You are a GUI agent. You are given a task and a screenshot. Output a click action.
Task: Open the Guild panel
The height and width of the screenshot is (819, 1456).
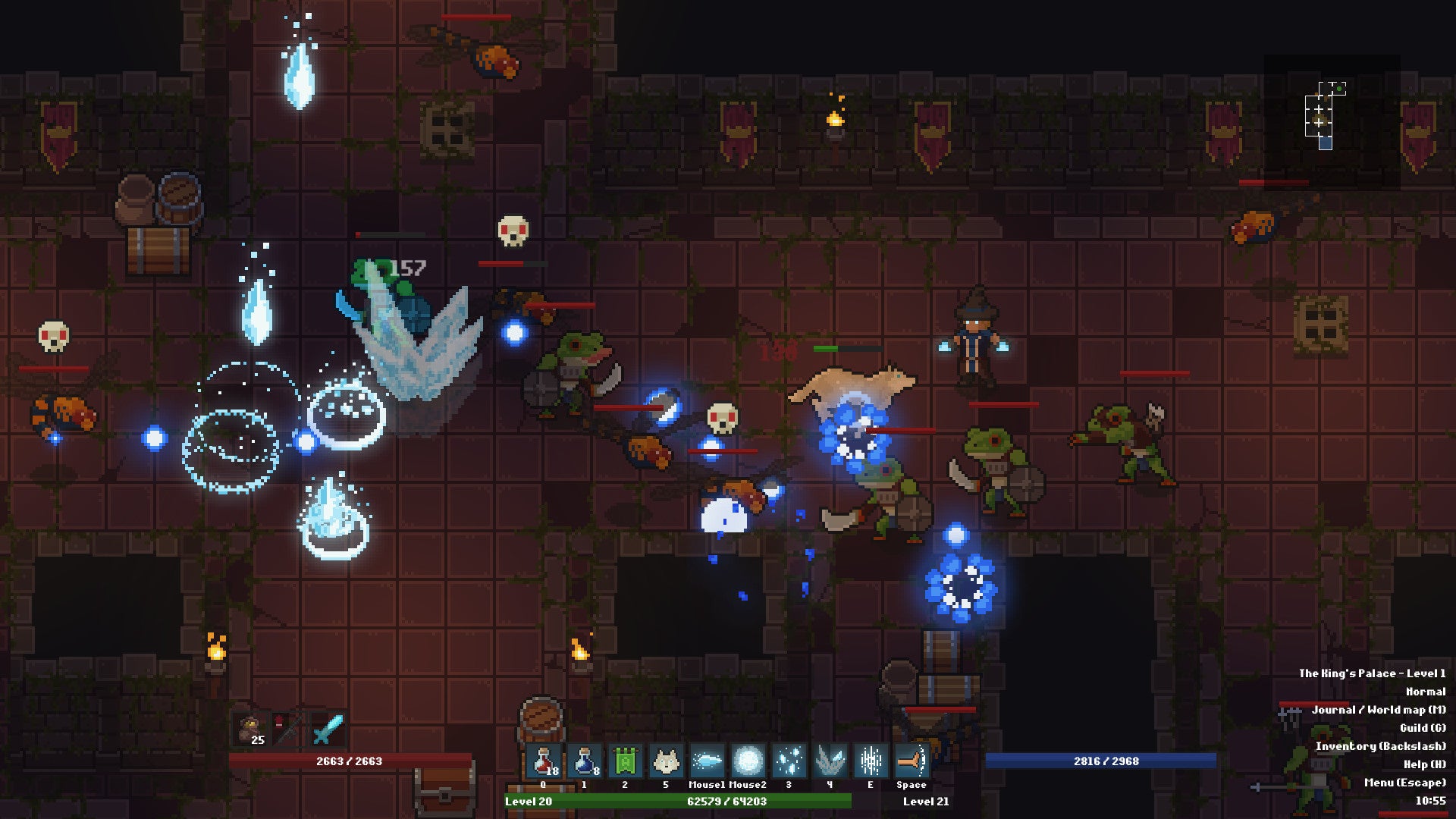(1423, 728)
